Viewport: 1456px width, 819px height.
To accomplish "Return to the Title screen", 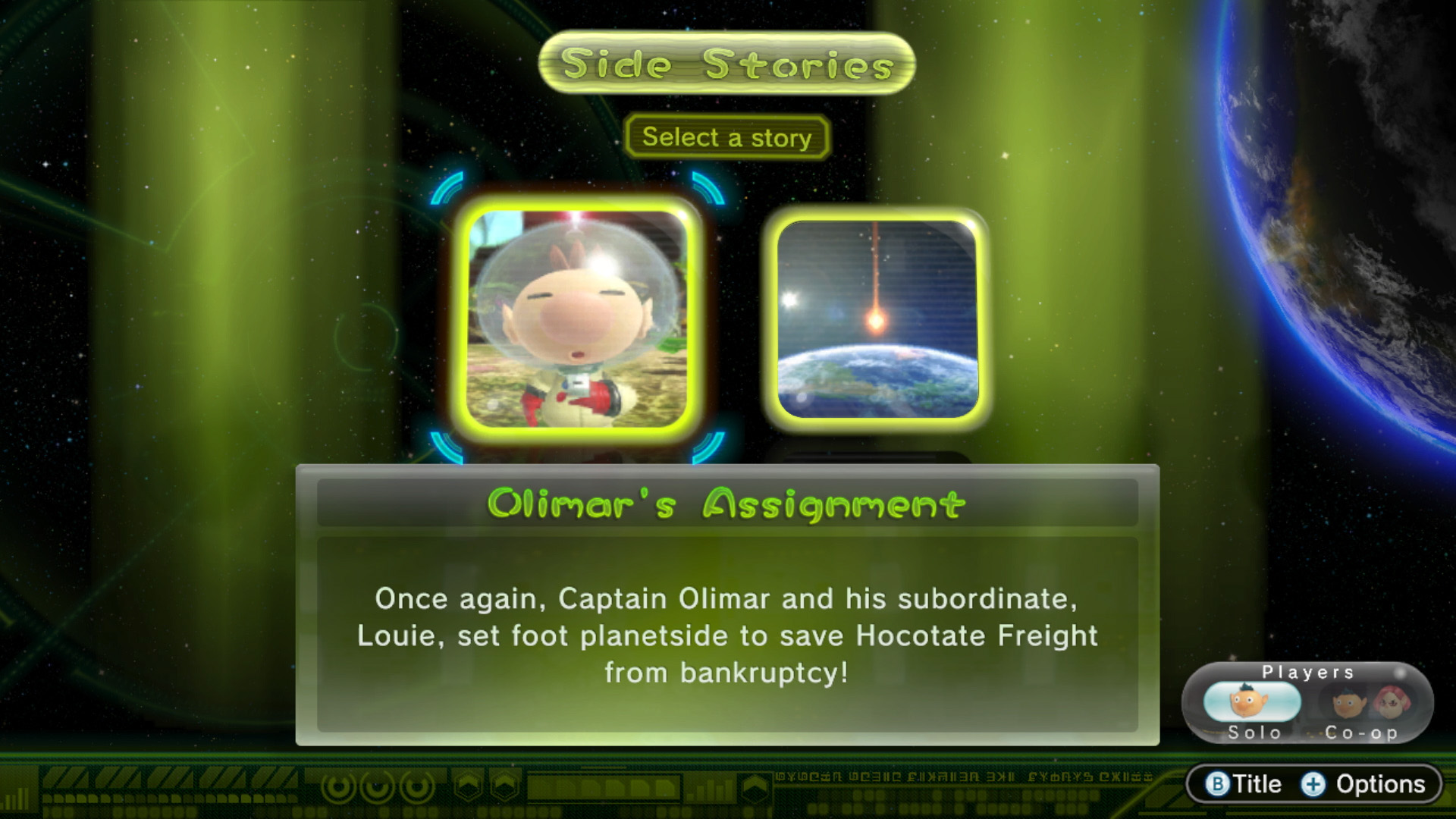I will click(1244, 784).
